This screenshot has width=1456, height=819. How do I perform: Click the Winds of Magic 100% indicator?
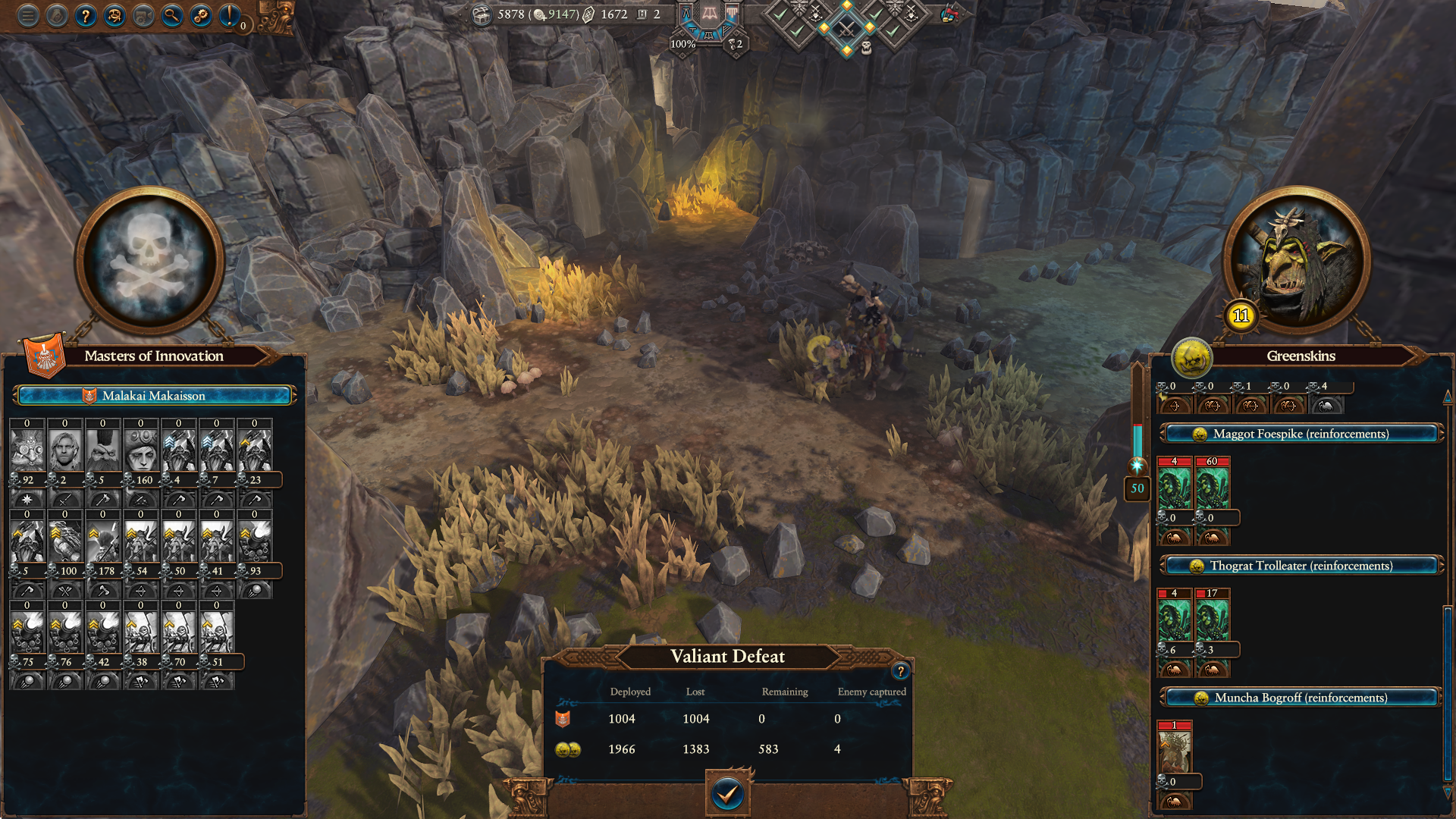[683, 45]
